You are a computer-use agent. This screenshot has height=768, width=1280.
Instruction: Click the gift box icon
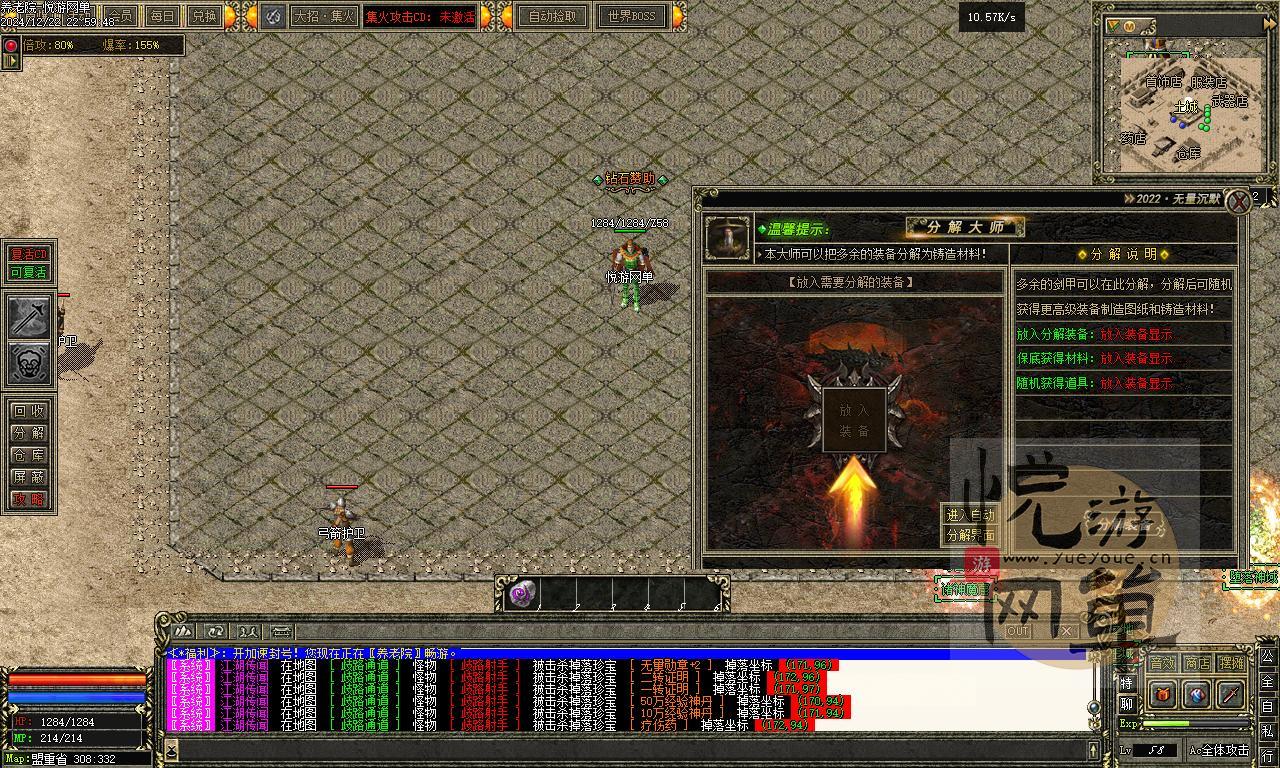coord(1163,694)
